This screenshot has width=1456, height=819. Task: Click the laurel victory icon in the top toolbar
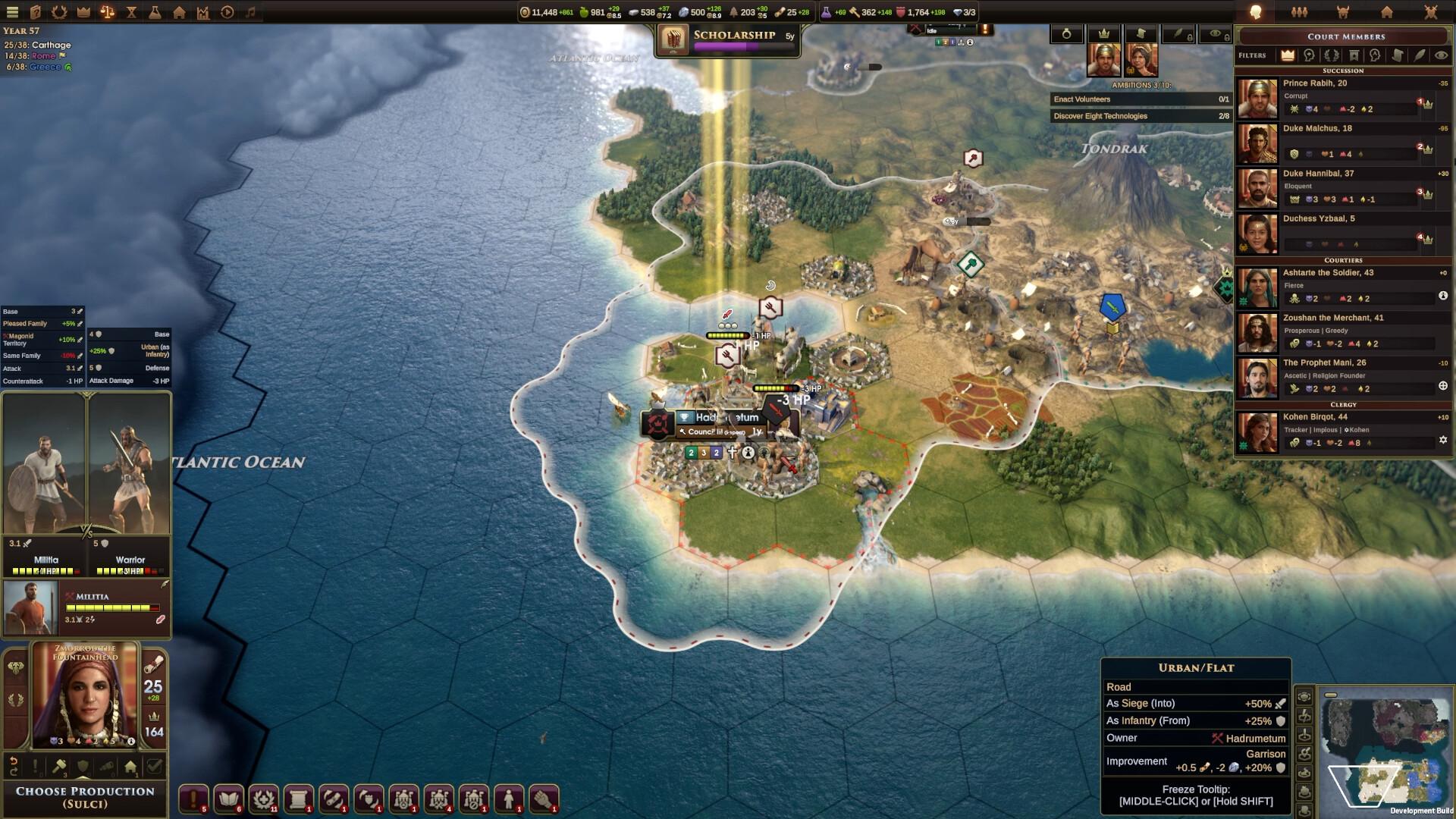pyautogui.click(x=59, y=12)
